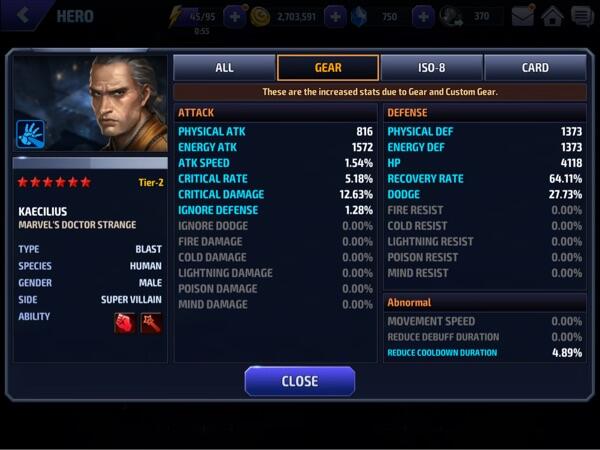Open the chat speech bubble icon
The height and width of the screenshot is (450, 600).
(581, 16)
